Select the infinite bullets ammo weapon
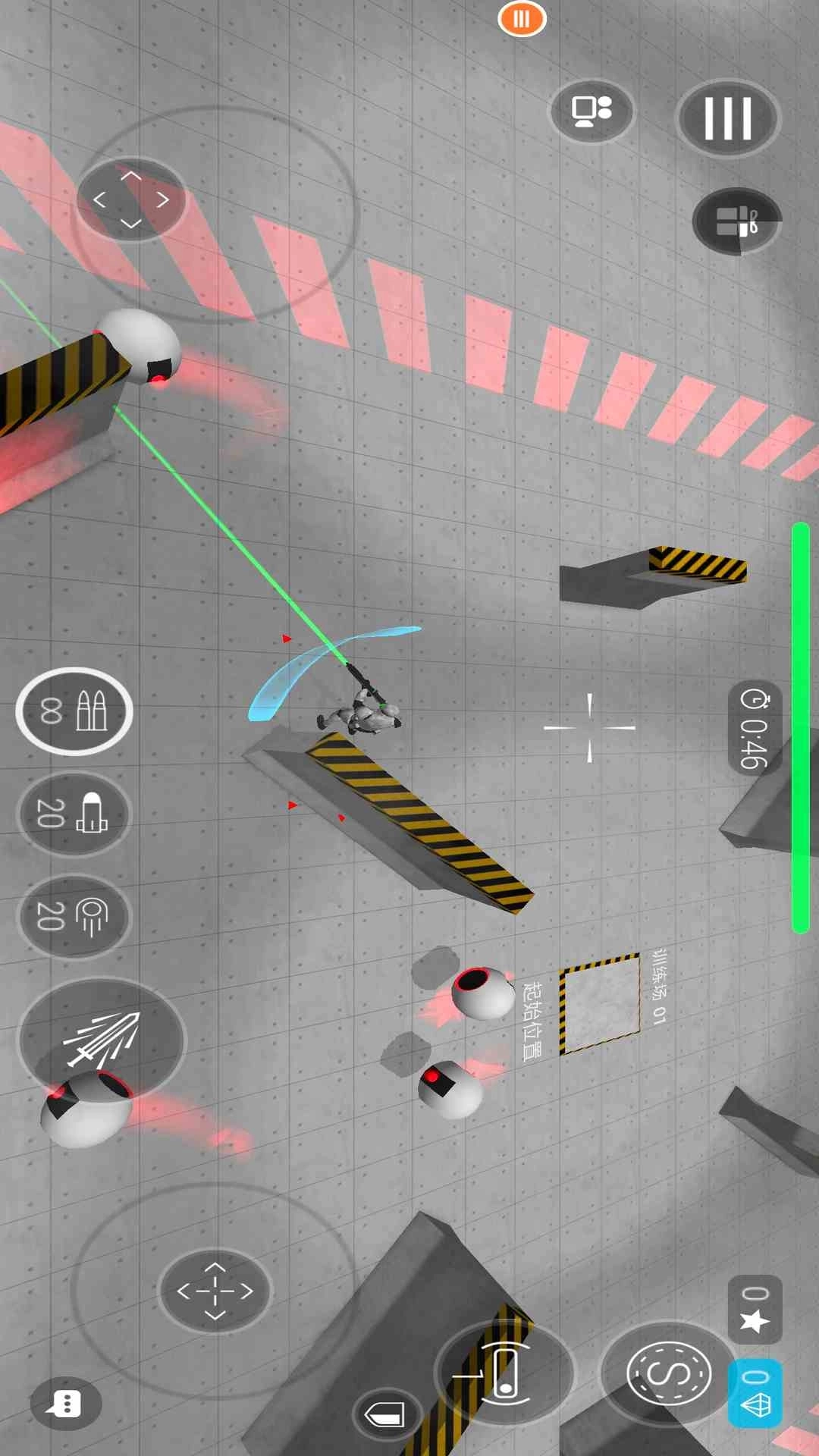This screenshot has width=819, height=1456. [x=74, y=711]
